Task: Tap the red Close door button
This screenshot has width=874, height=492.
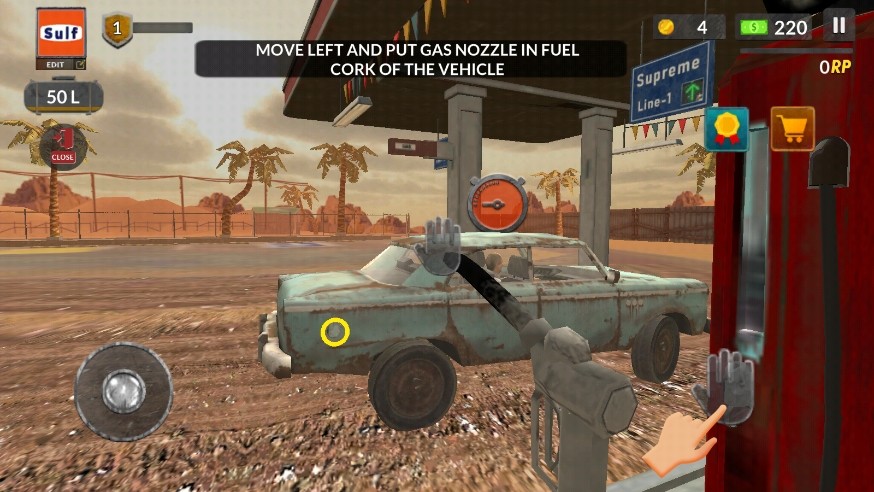Action: point(63,146)
